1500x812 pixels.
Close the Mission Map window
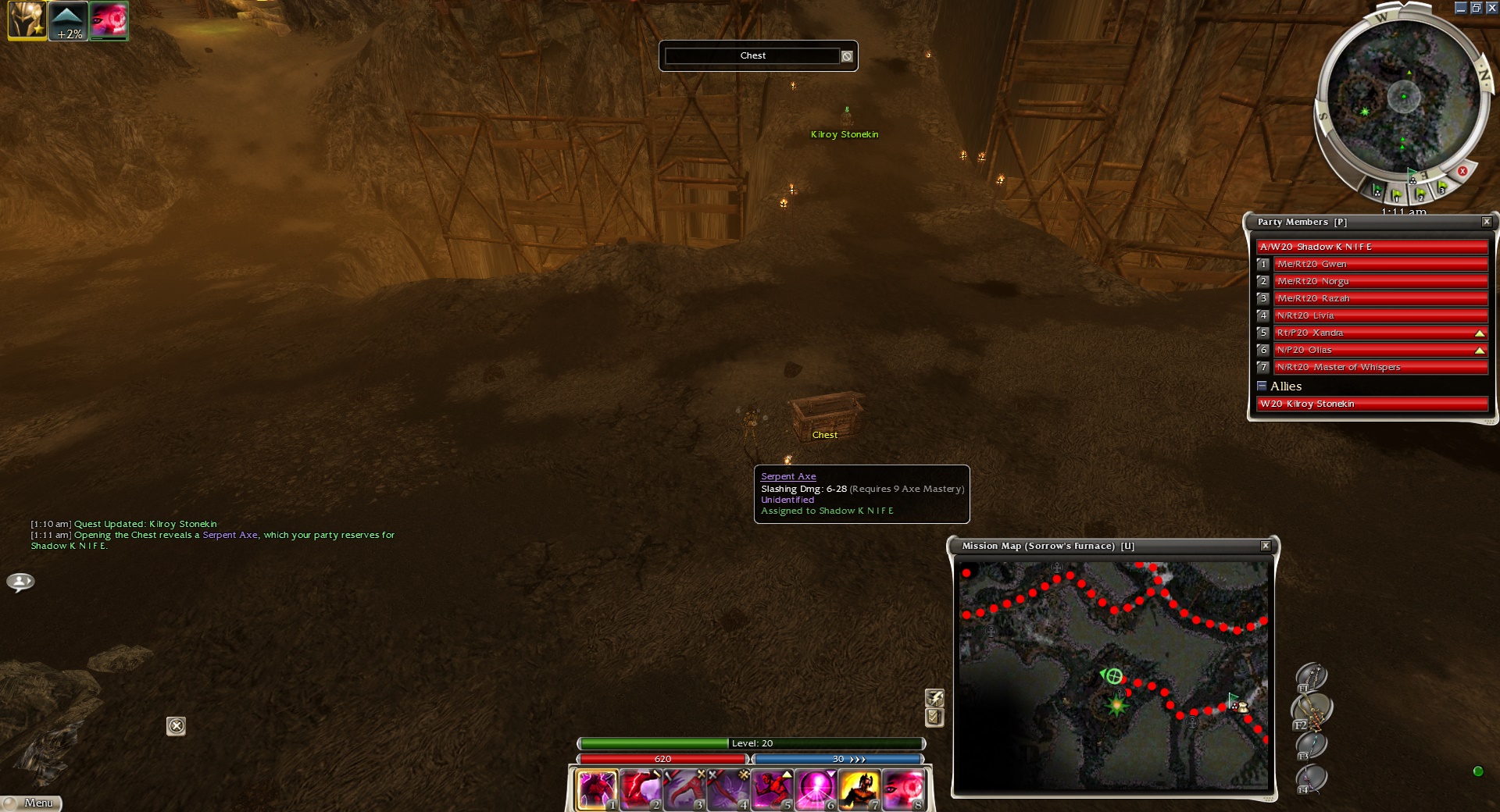pos(1266,546)
